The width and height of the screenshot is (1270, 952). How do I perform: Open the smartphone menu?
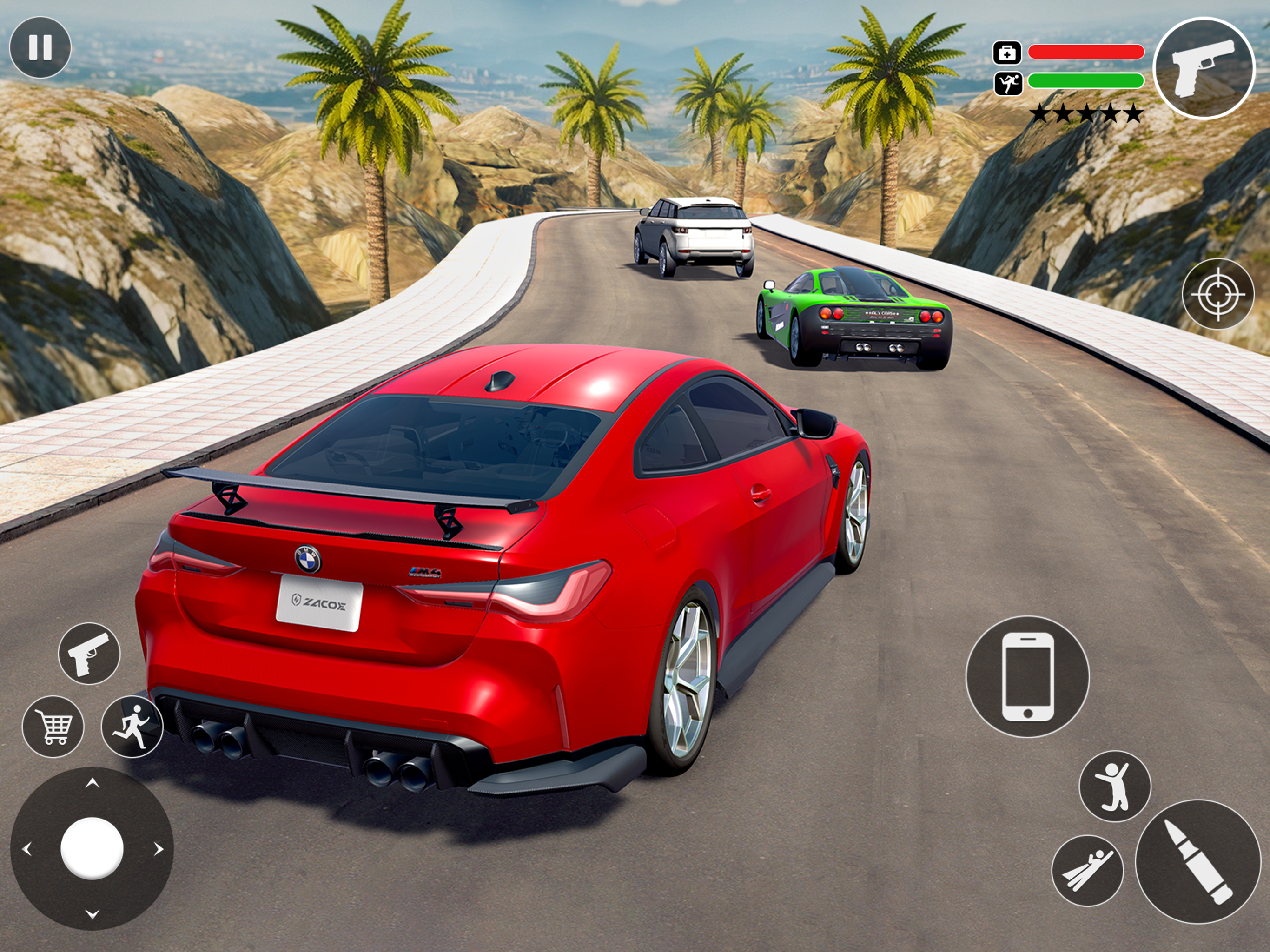point(1027,676)
